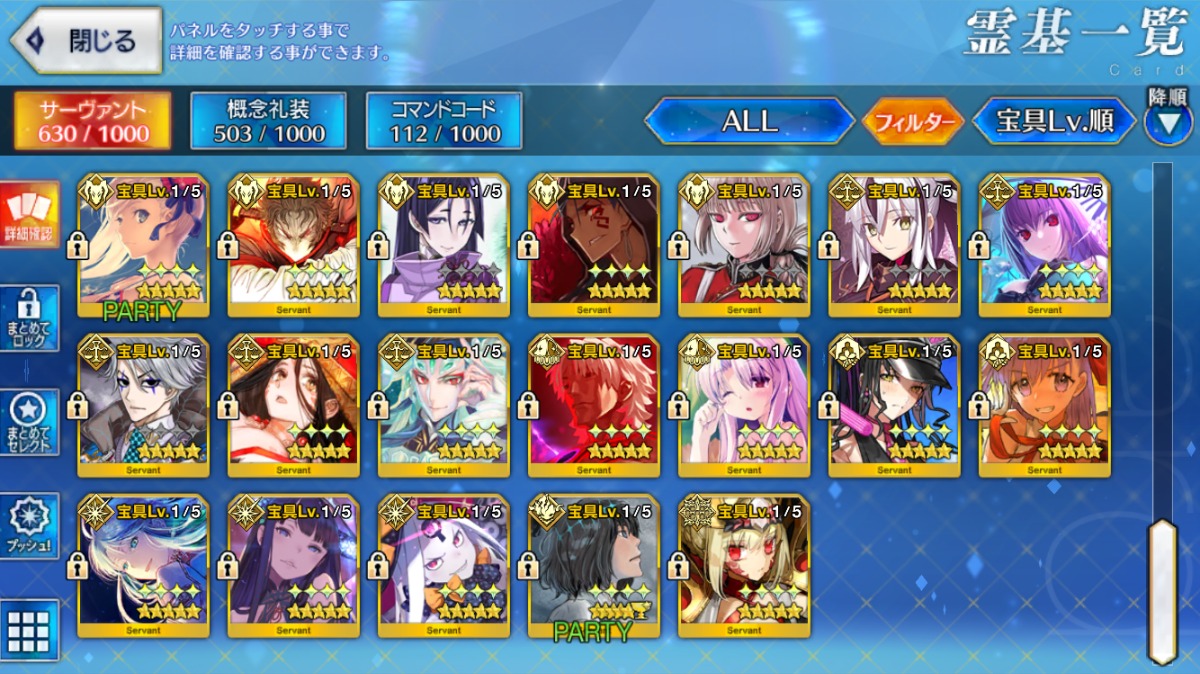Change the 宝具Lv.順 sort order

click(x=1054, y=122)
